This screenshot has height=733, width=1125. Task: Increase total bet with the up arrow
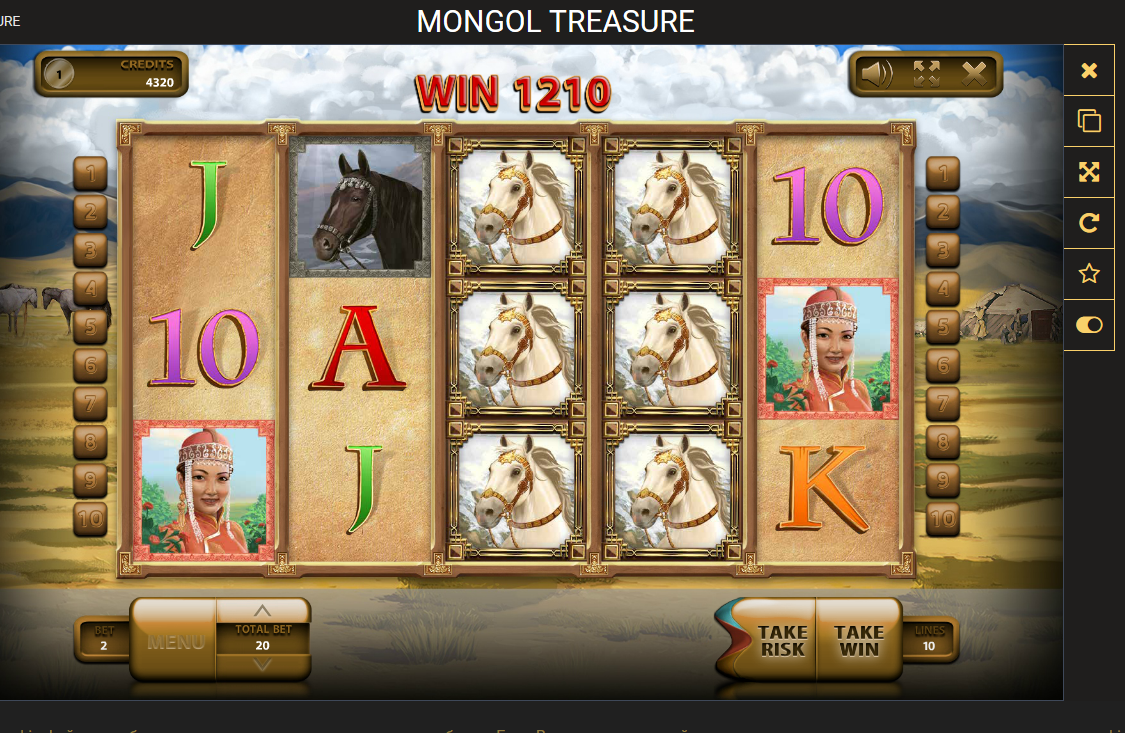pyautogui.click(x=262, y=611)
